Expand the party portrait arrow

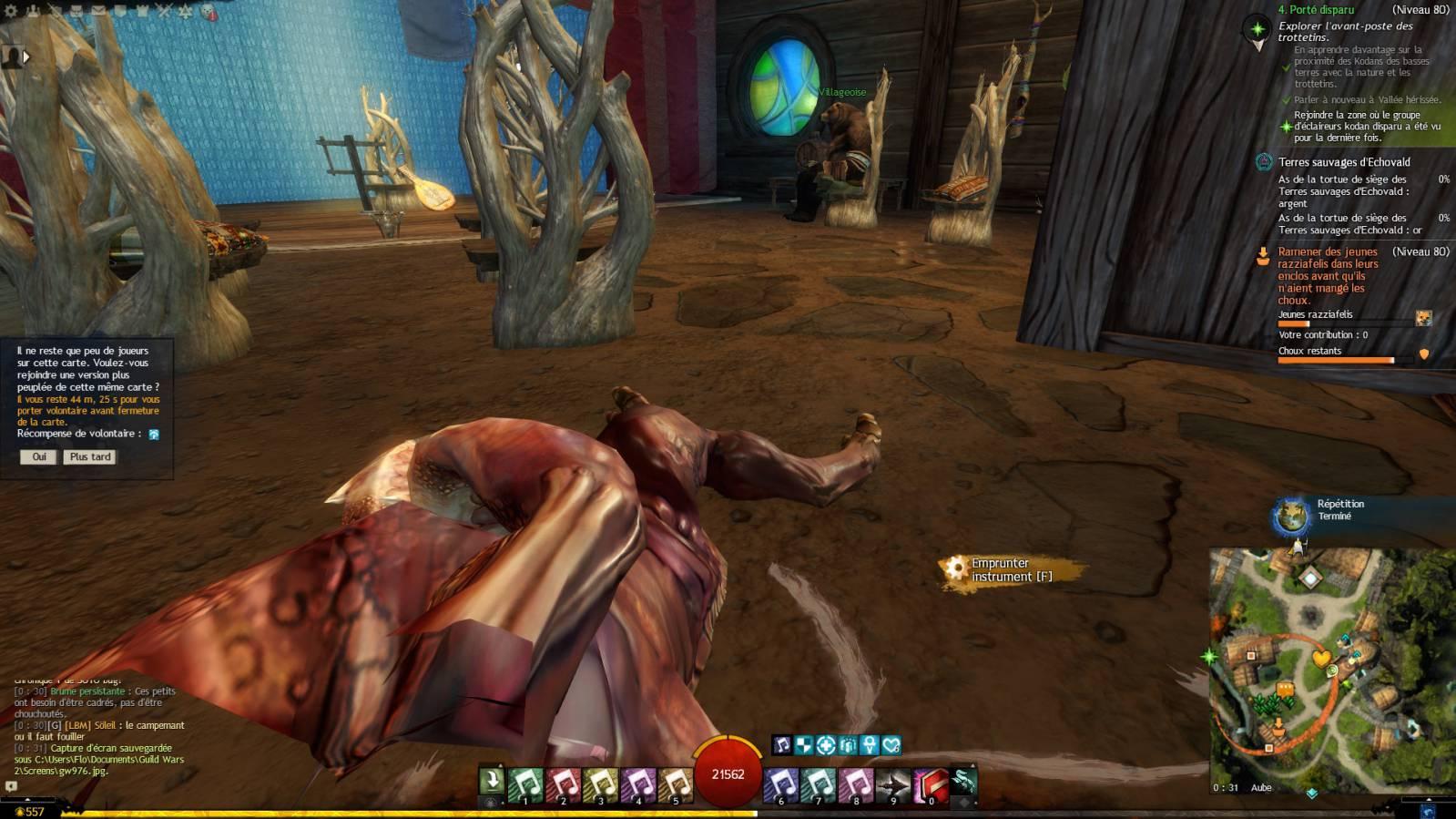pyautogui.click(x=26, y=56)
